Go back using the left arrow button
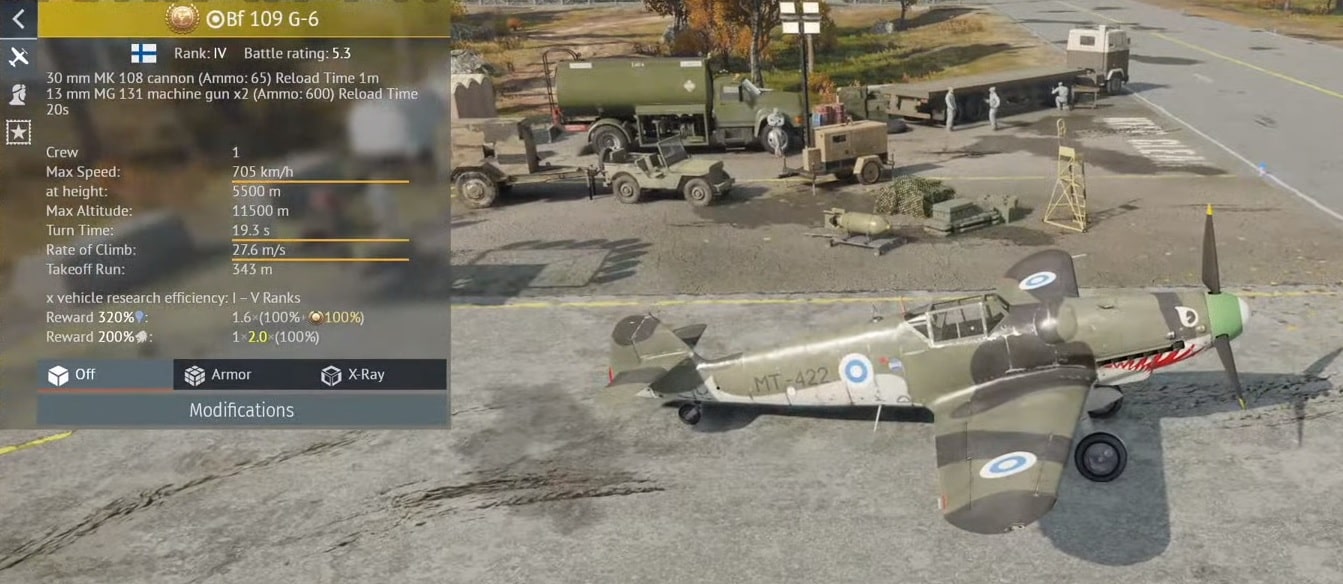This screenshot has height=584, width=1343. (x=18, y=18)
